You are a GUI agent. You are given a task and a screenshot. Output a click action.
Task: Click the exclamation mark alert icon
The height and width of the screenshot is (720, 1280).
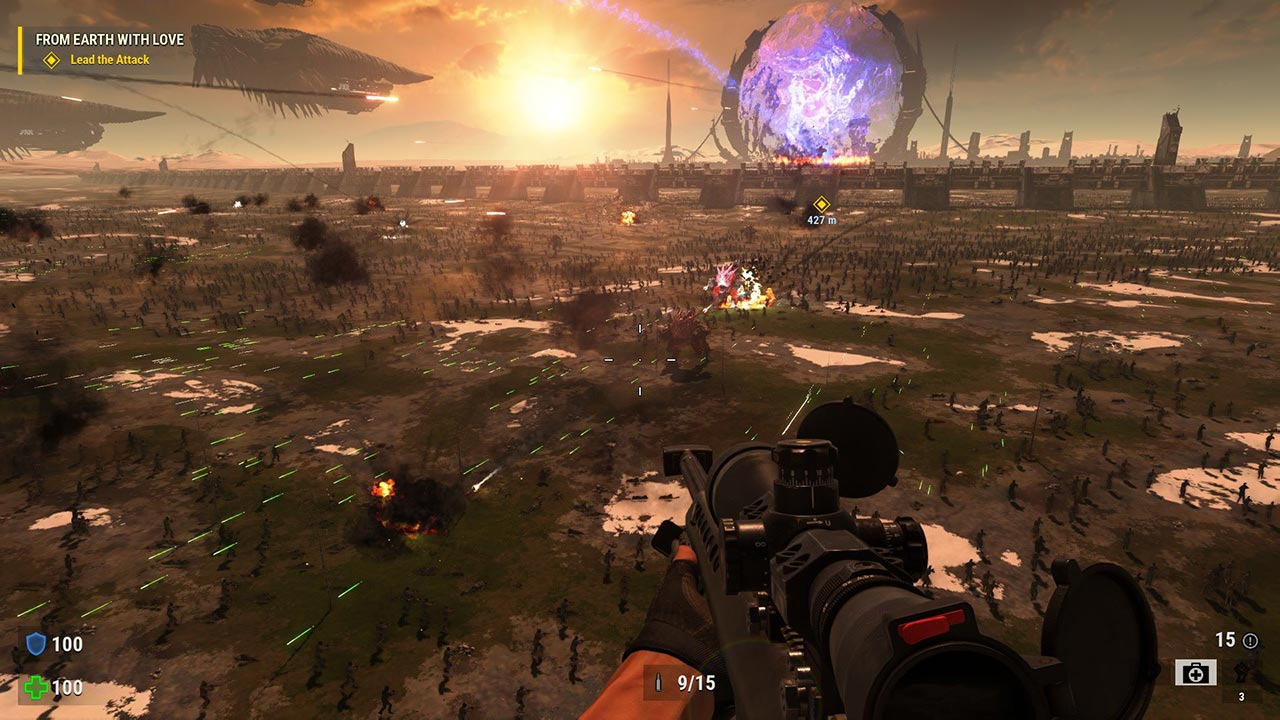pos(1250,641)
